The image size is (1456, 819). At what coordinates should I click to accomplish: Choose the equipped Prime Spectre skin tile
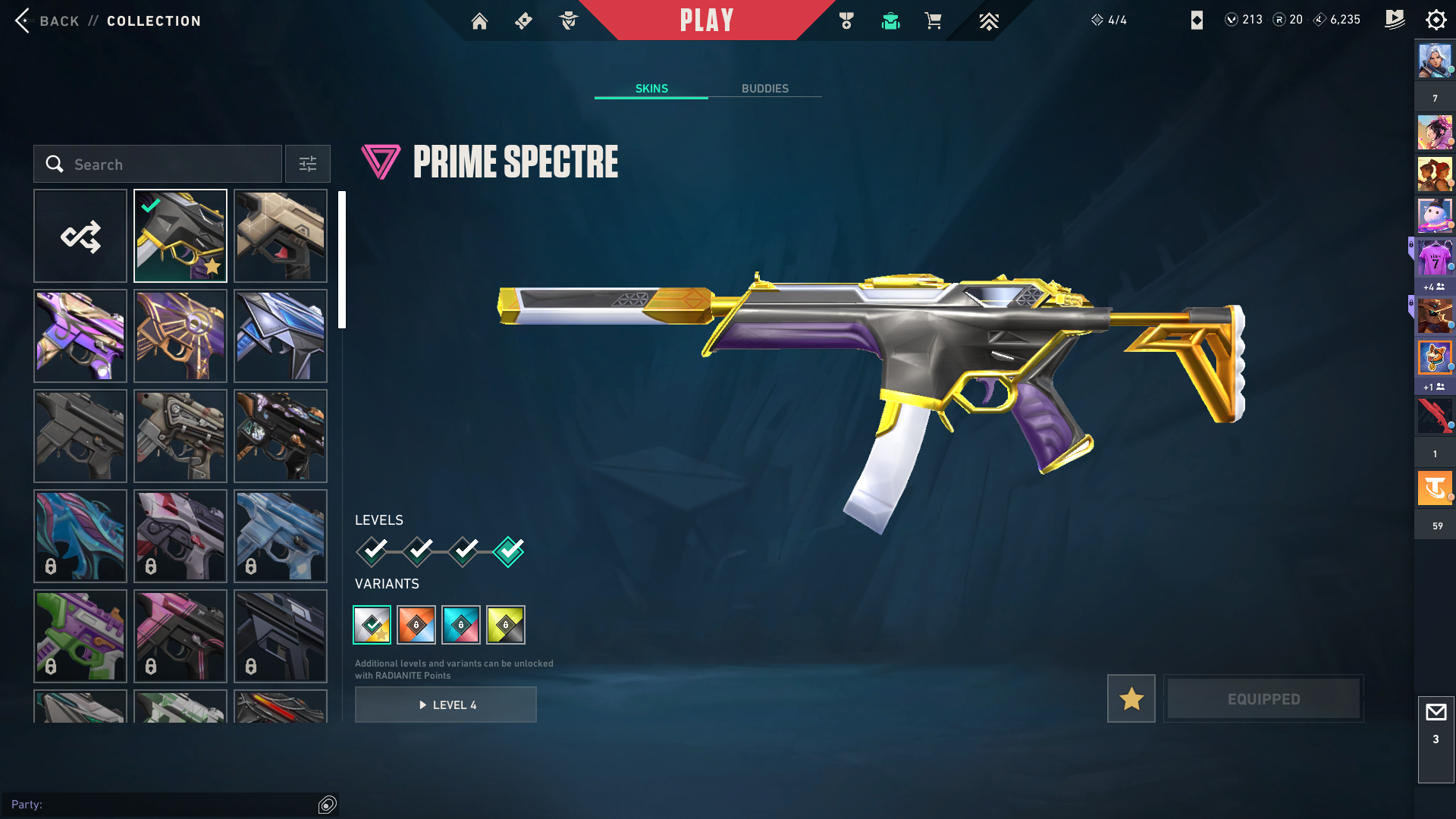coord(180,237)
